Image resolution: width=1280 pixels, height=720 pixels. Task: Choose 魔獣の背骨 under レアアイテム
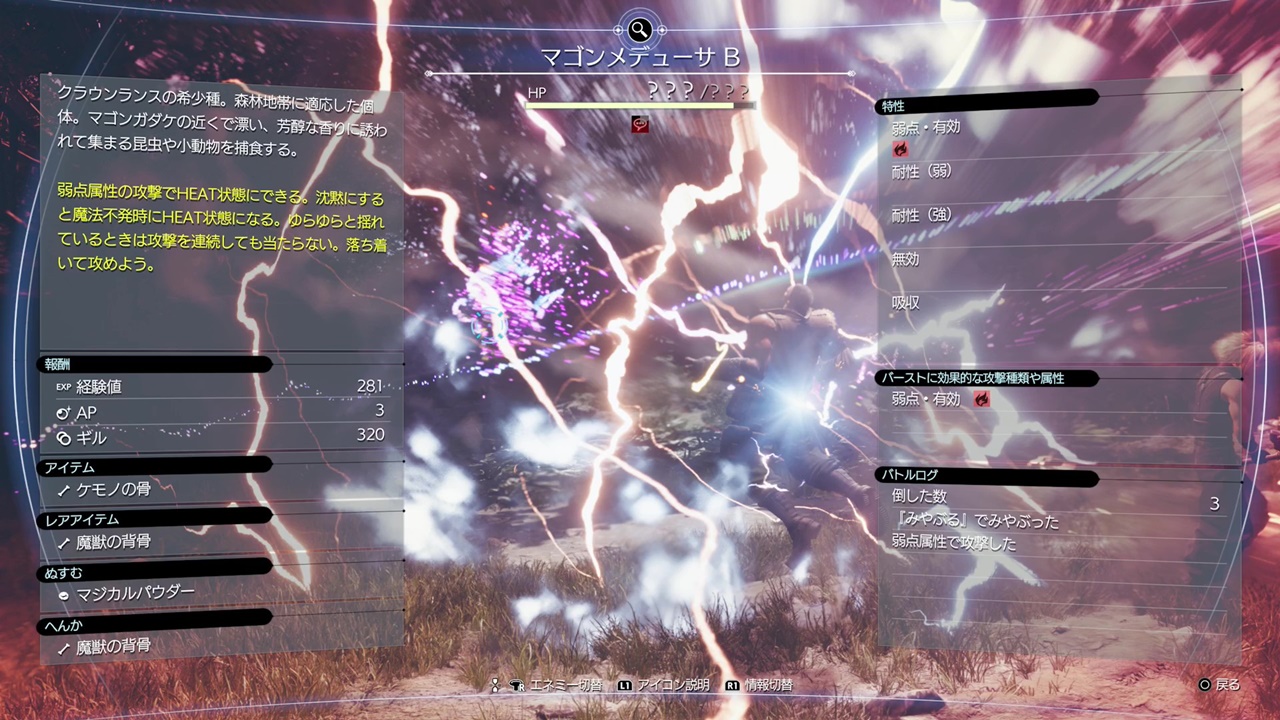(113, 541)
